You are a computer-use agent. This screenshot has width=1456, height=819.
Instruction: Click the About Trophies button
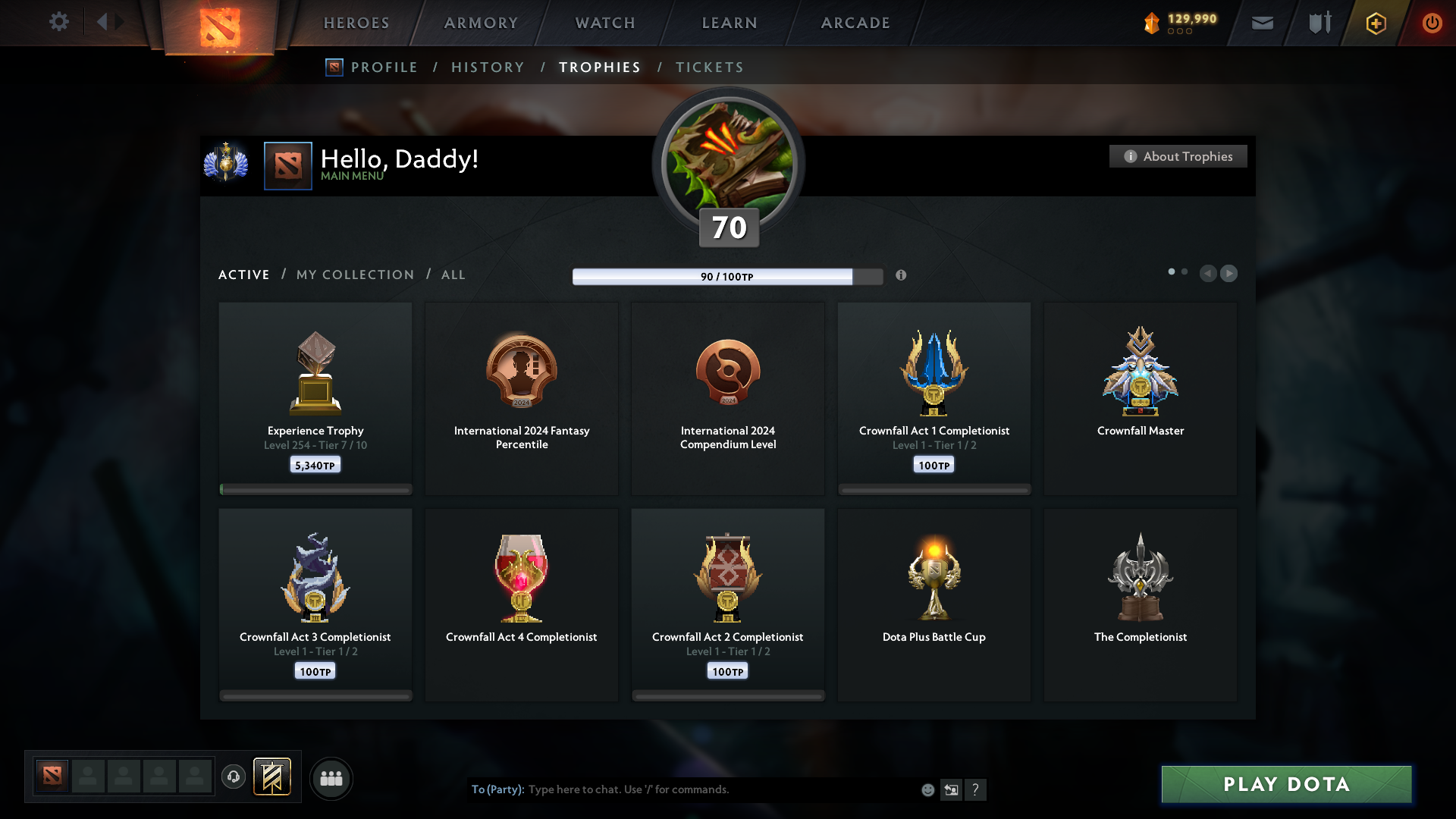1178,156
